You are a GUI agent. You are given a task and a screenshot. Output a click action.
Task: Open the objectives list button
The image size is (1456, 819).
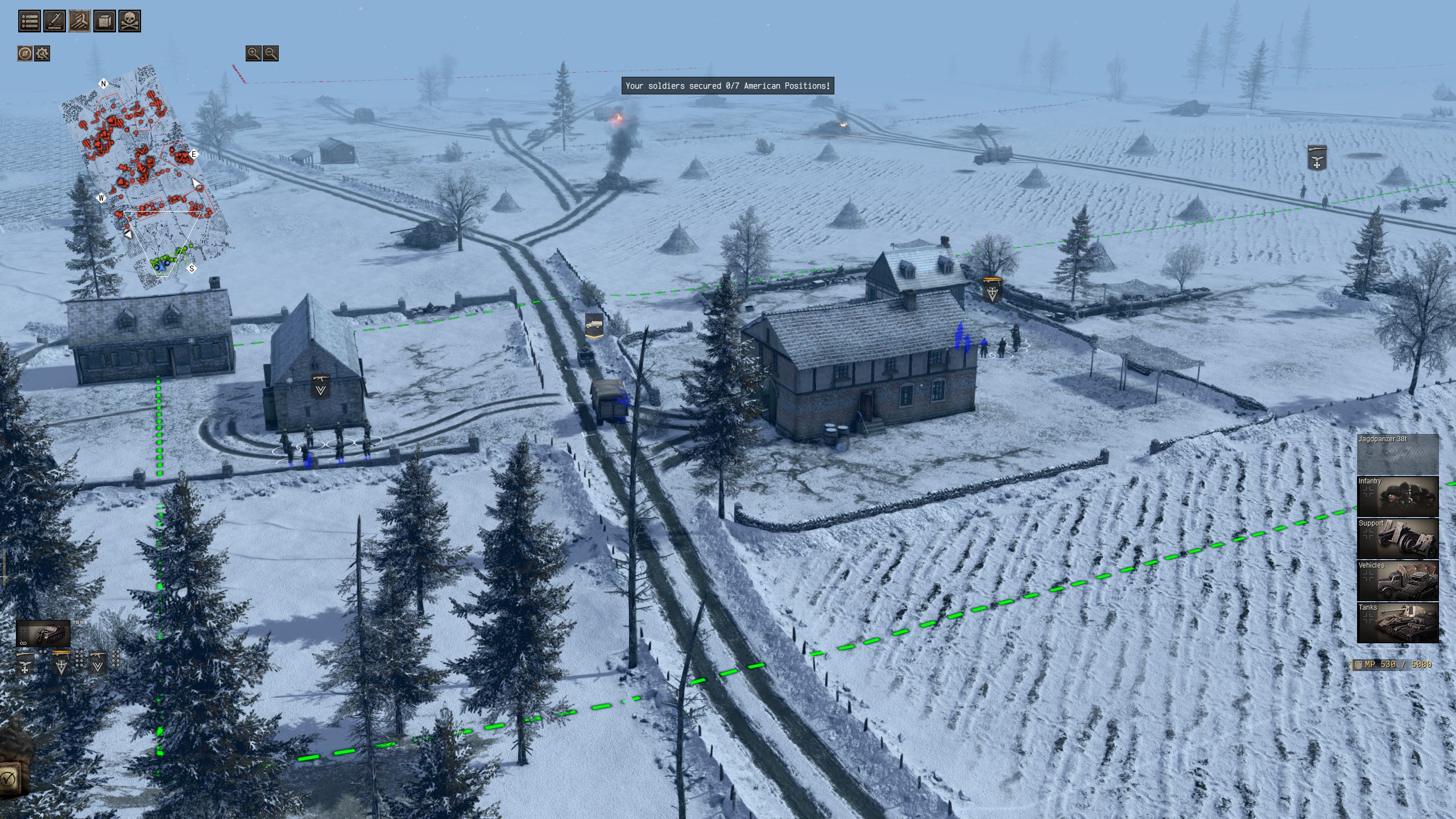tap(30, 22)
